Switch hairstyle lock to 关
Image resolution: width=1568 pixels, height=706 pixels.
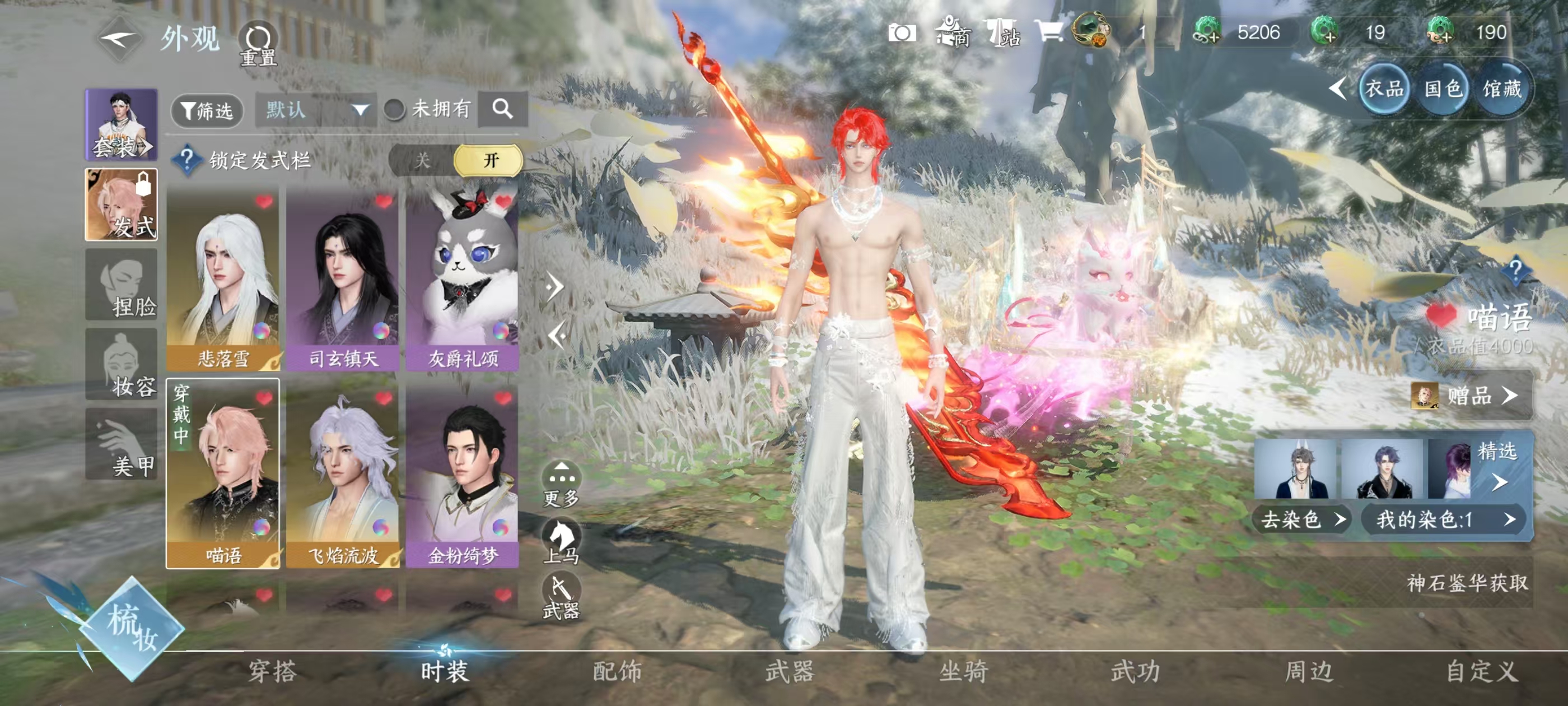422,161
